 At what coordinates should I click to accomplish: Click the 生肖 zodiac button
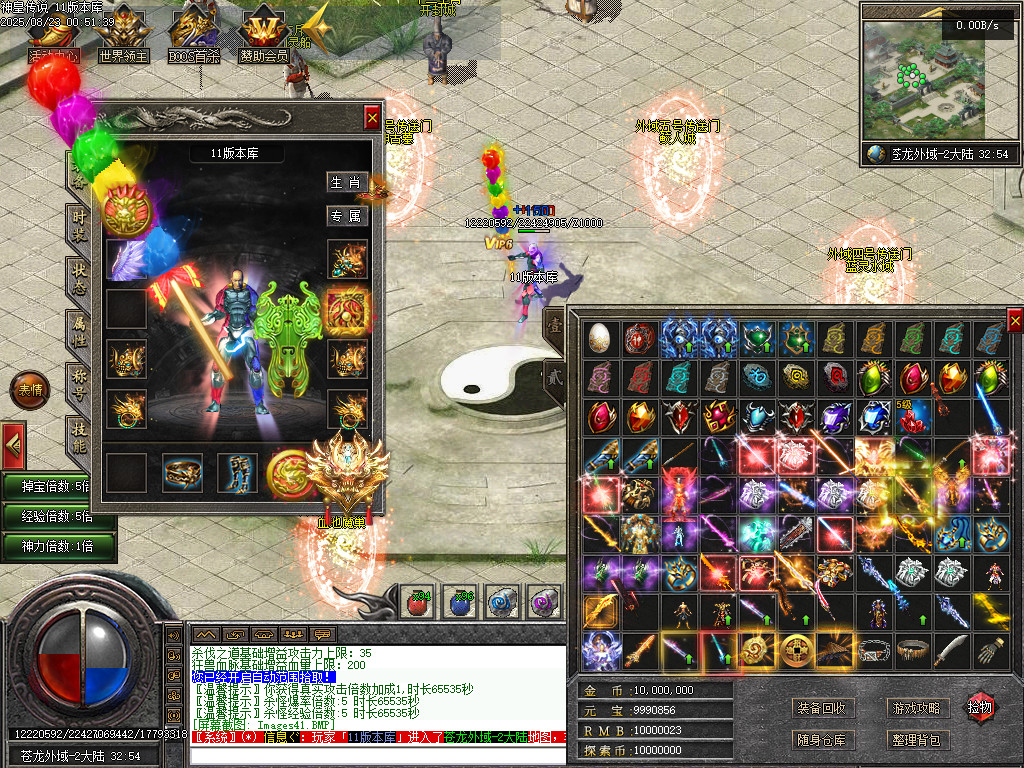347,182
